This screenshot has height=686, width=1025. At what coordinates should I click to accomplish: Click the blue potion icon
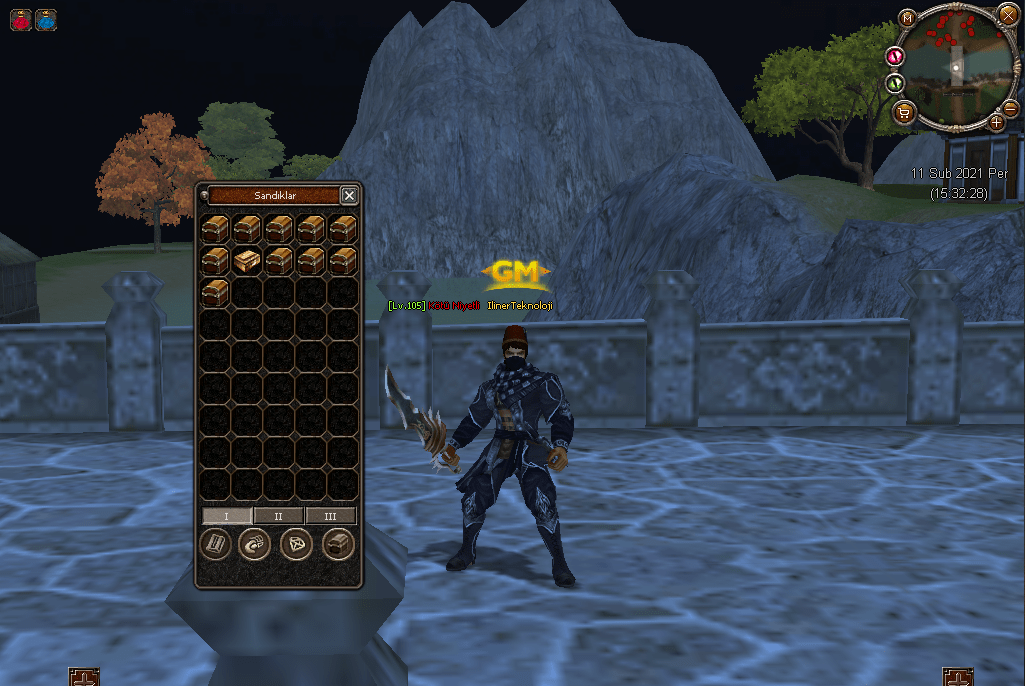coord(46,19)
